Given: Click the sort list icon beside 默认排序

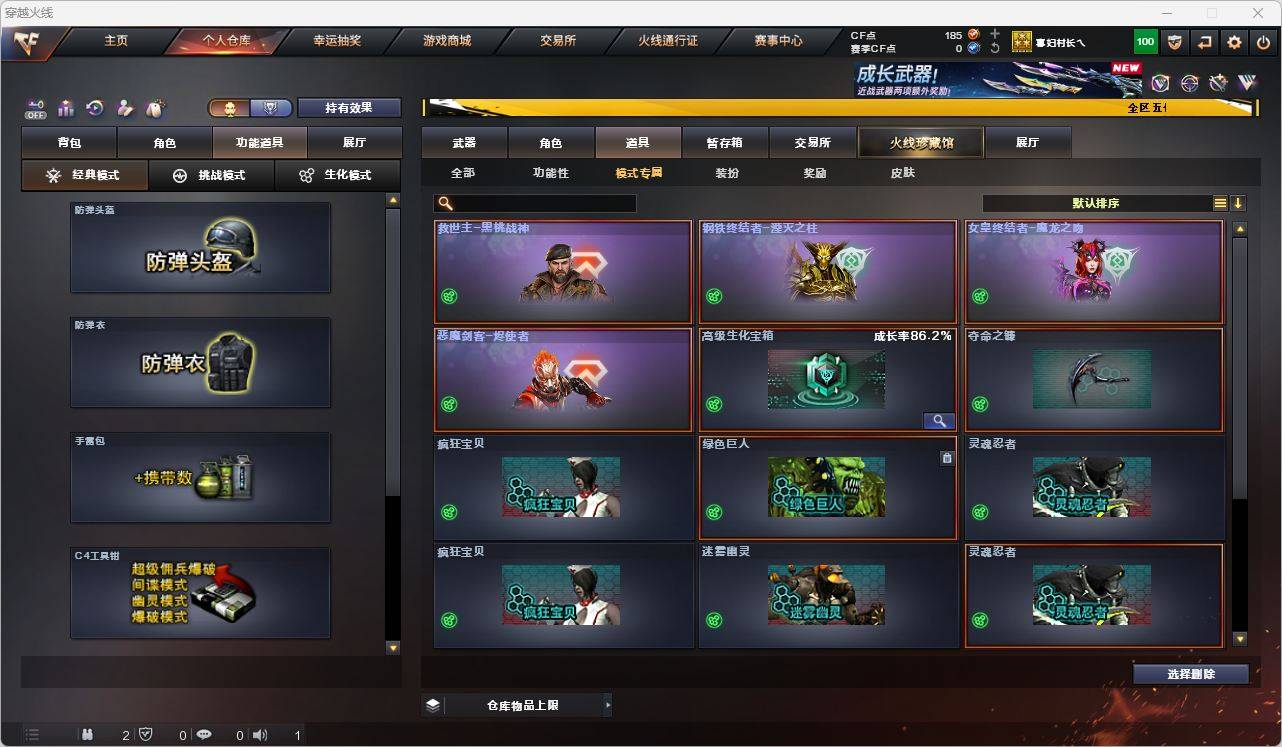Looking at the screenshot, I should pyautogui.click(x=1219, y=202).
